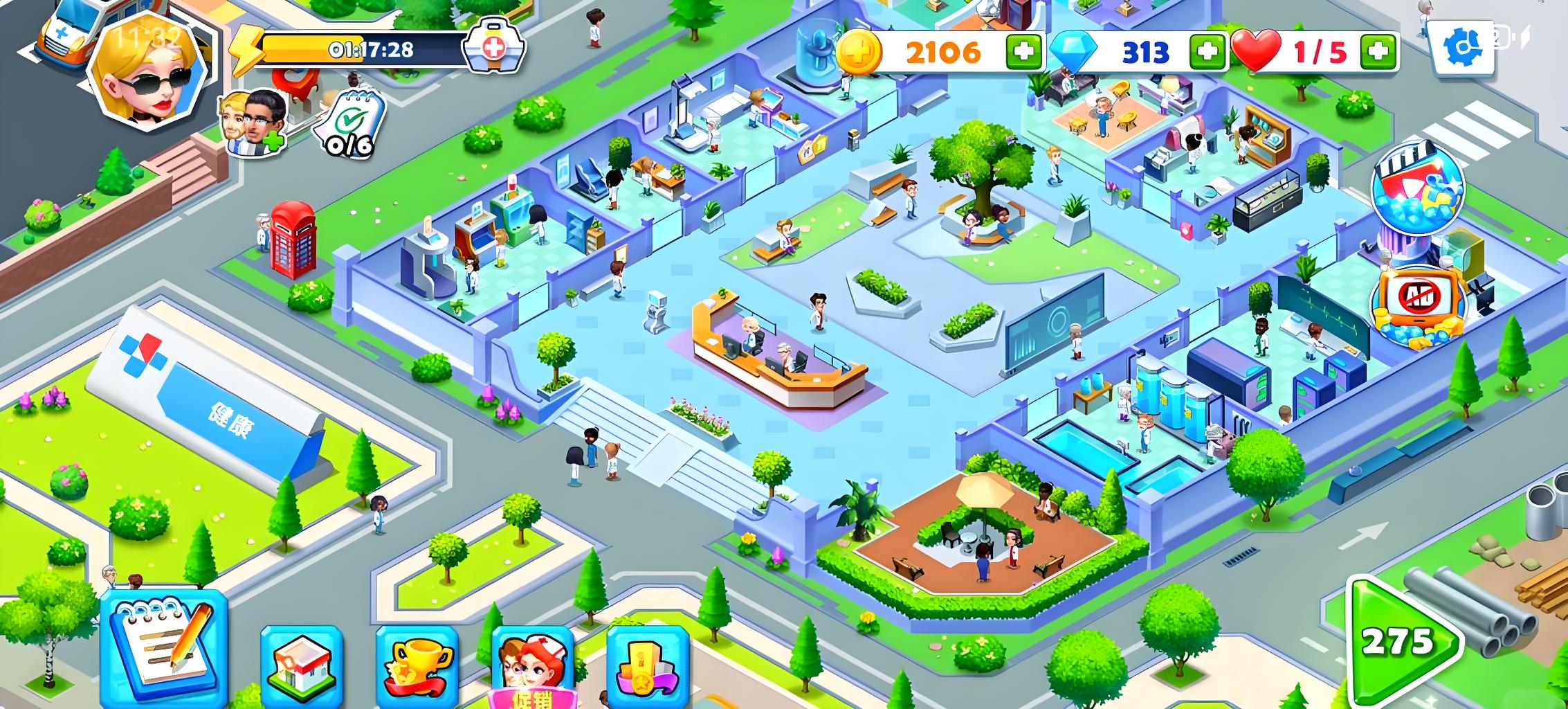
Task: Open the gold trophy achievements
Action: (x=417, y=665)
